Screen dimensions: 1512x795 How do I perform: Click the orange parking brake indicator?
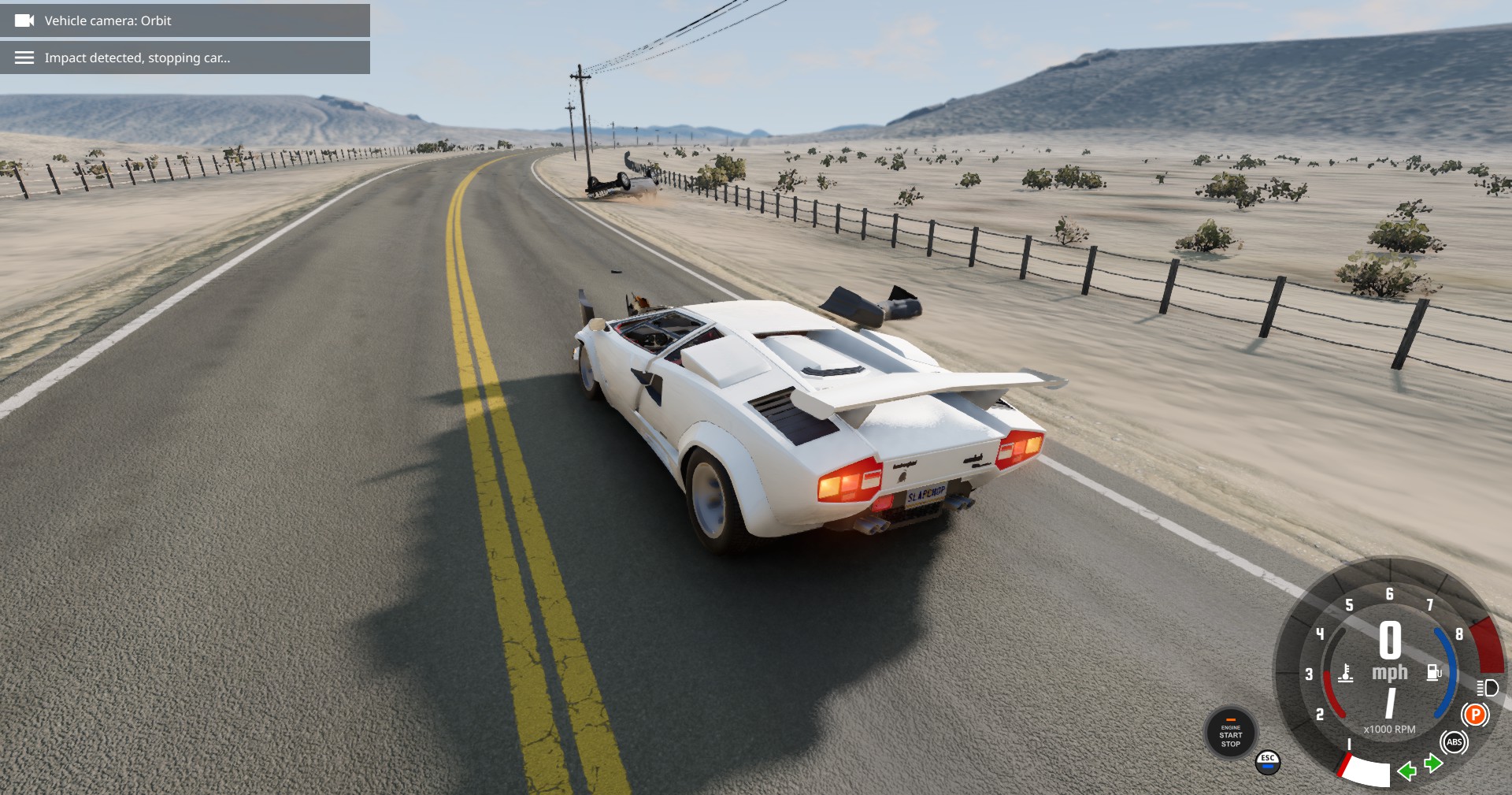(x=1475, y=715)
